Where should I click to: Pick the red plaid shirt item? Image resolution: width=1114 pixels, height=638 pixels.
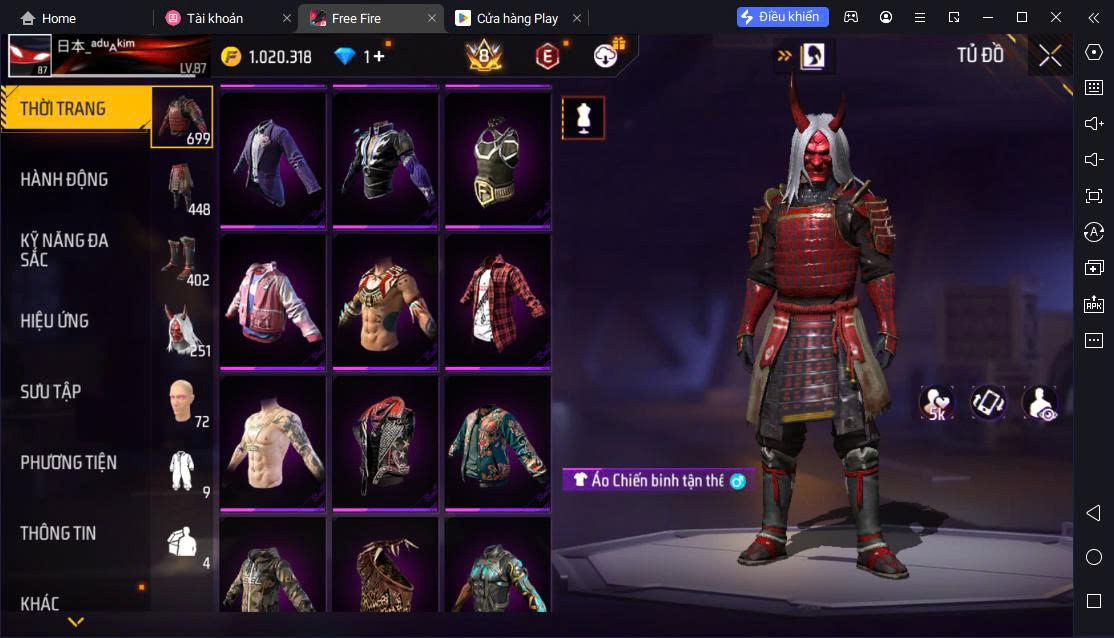click(x=497, y=300)
